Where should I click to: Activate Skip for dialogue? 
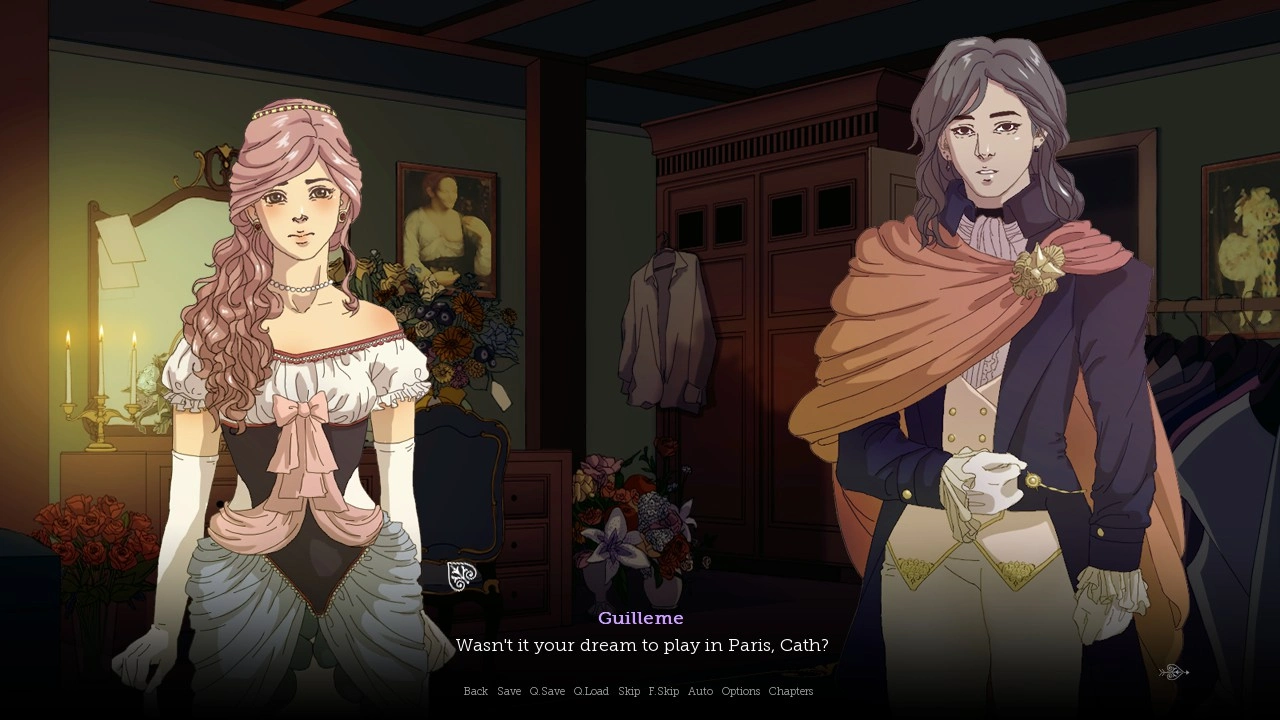click(629, 691)
